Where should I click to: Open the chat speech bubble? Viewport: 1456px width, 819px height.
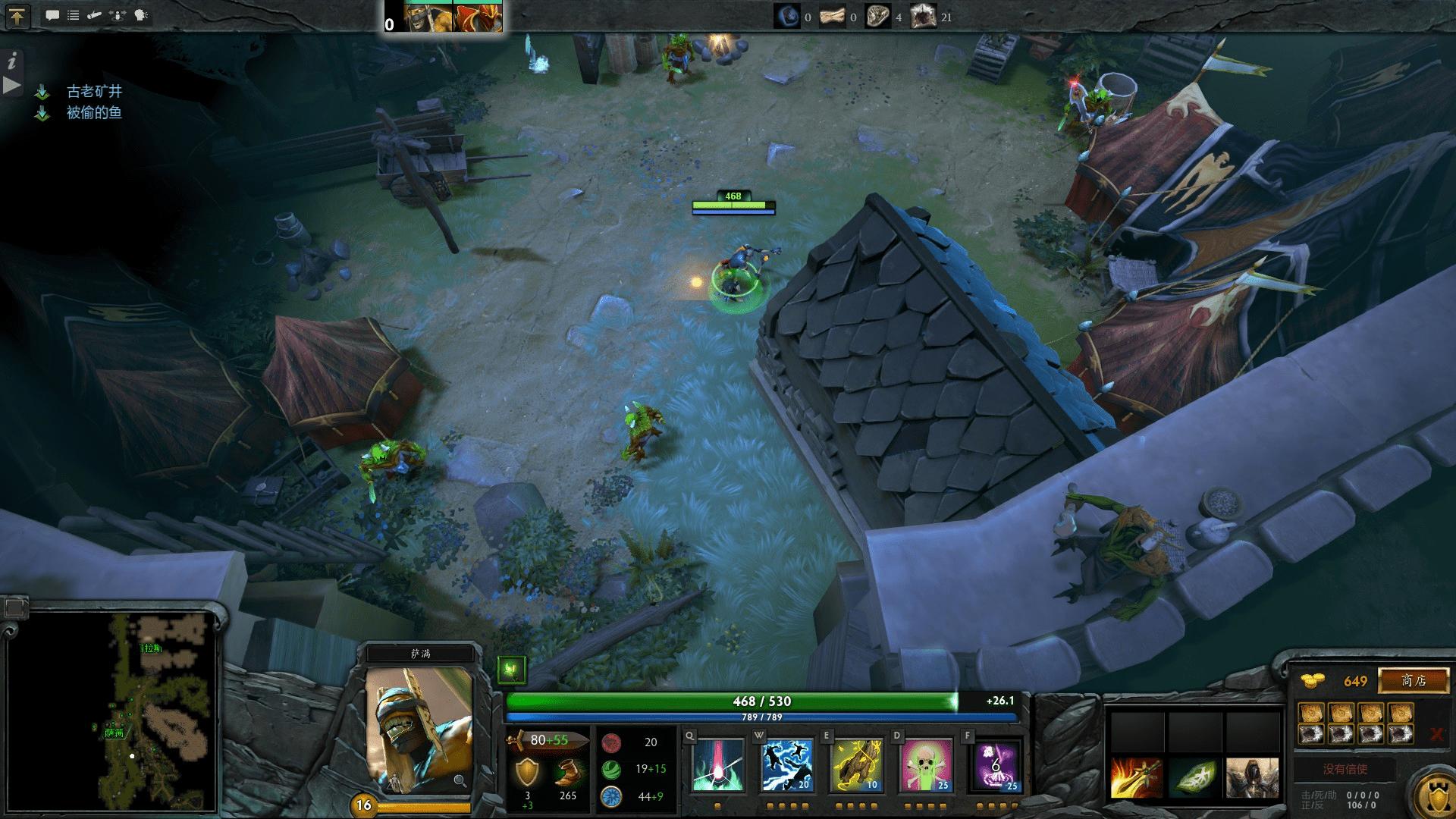(52, 15)
